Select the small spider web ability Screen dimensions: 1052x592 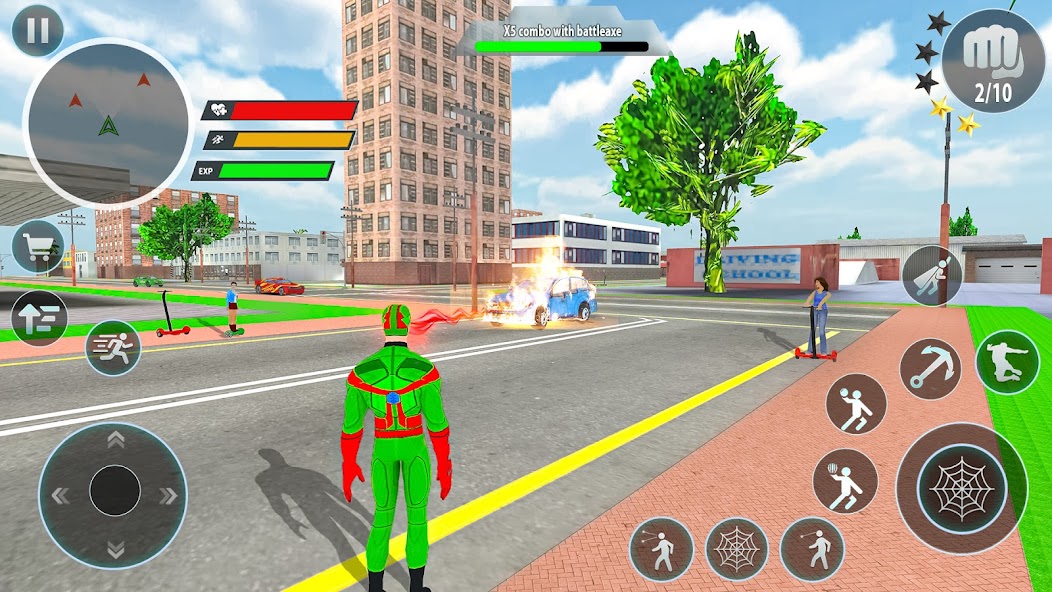(737, 549)
